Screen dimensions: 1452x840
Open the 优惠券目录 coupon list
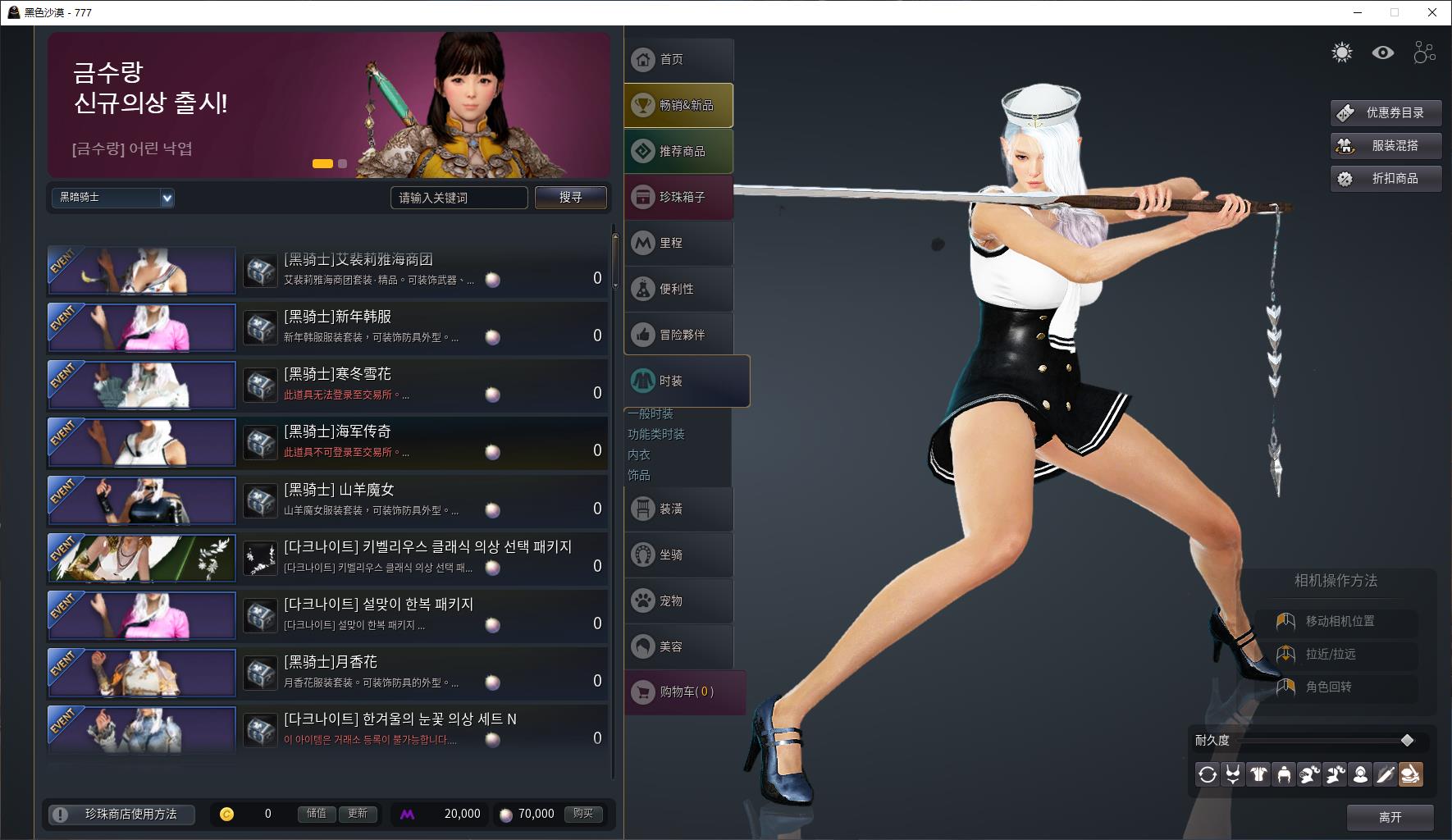coord(1385,113)
